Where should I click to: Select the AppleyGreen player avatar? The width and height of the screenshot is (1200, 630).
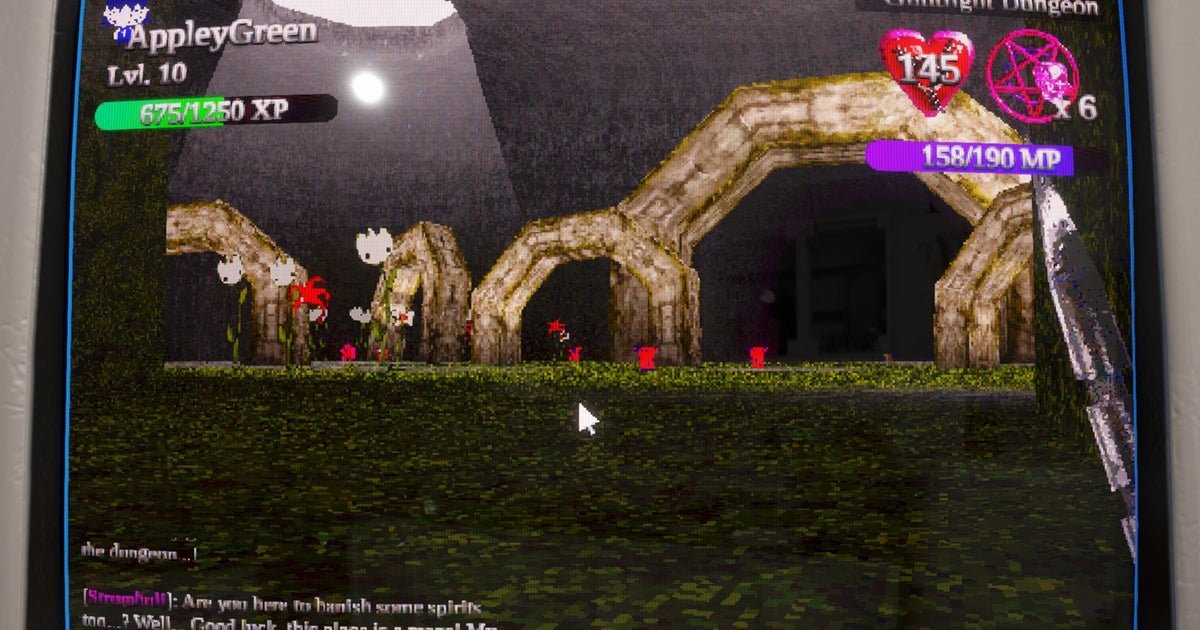[x=126, y=20]
